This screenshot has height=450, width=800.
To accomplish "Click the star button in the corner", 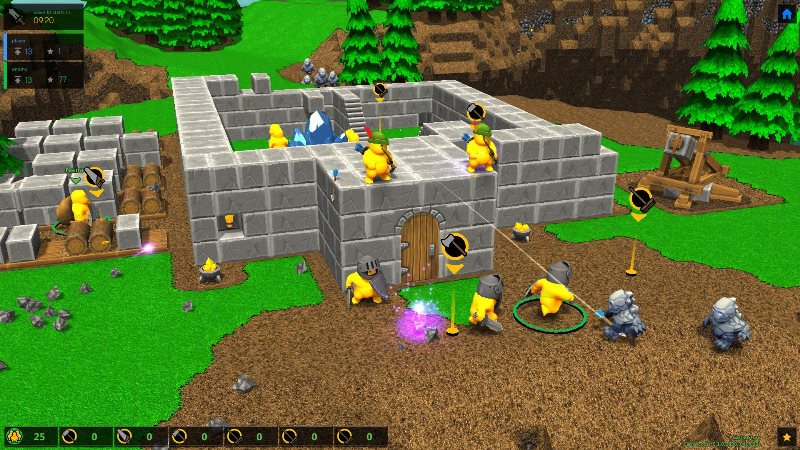I will pyautogui.click(x=786, y=437).
